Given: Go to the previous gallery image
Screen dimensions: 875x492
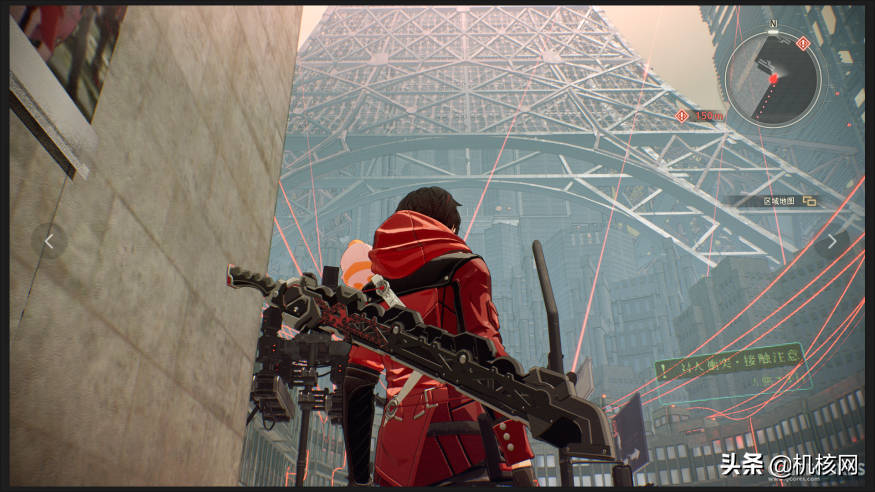Looking at the screenshot, I should (49, 240).
